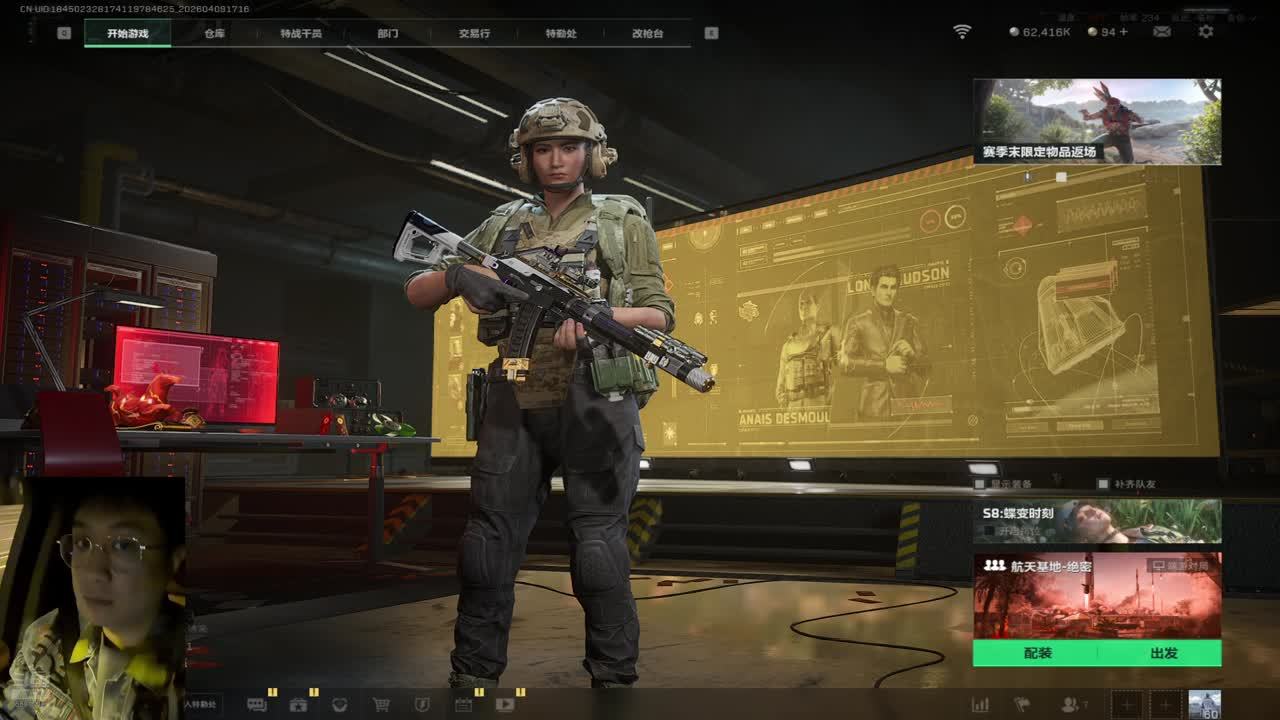Open the player avatar profile
The height and width of the screenshot is (720, 1280).
[1204, 704]
